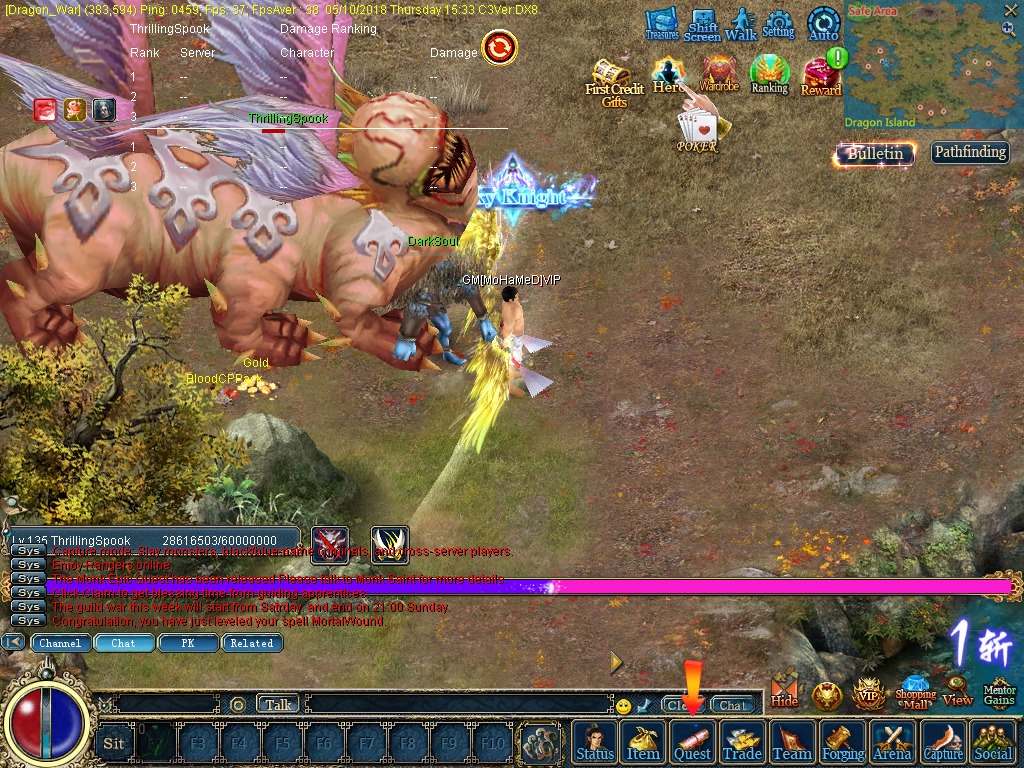Open the Trade menu
1024x768 pixels.
[x=742, y=742]
